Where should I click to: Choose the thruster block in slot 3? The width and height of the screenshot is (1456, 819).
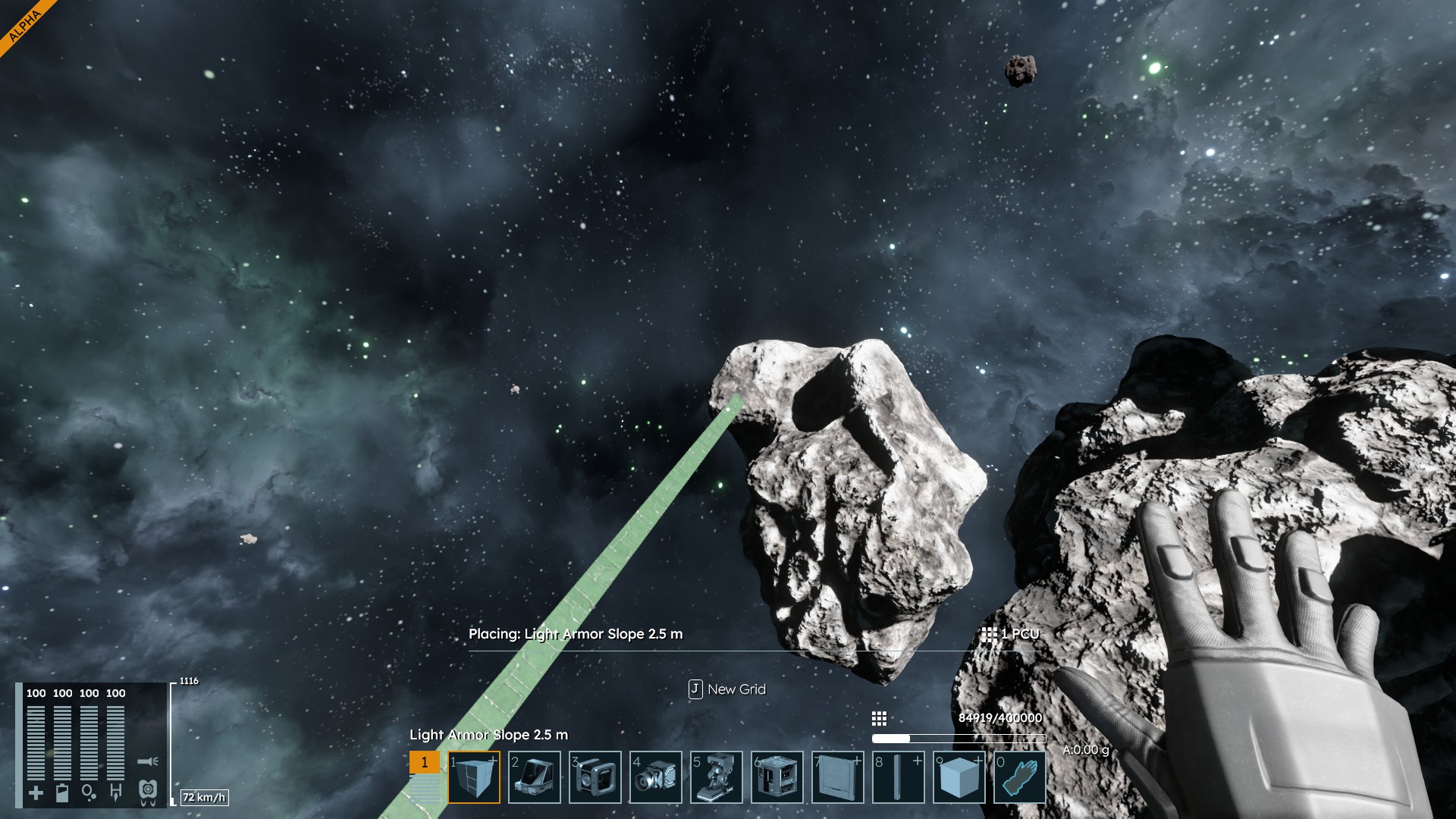pos(595,777)
